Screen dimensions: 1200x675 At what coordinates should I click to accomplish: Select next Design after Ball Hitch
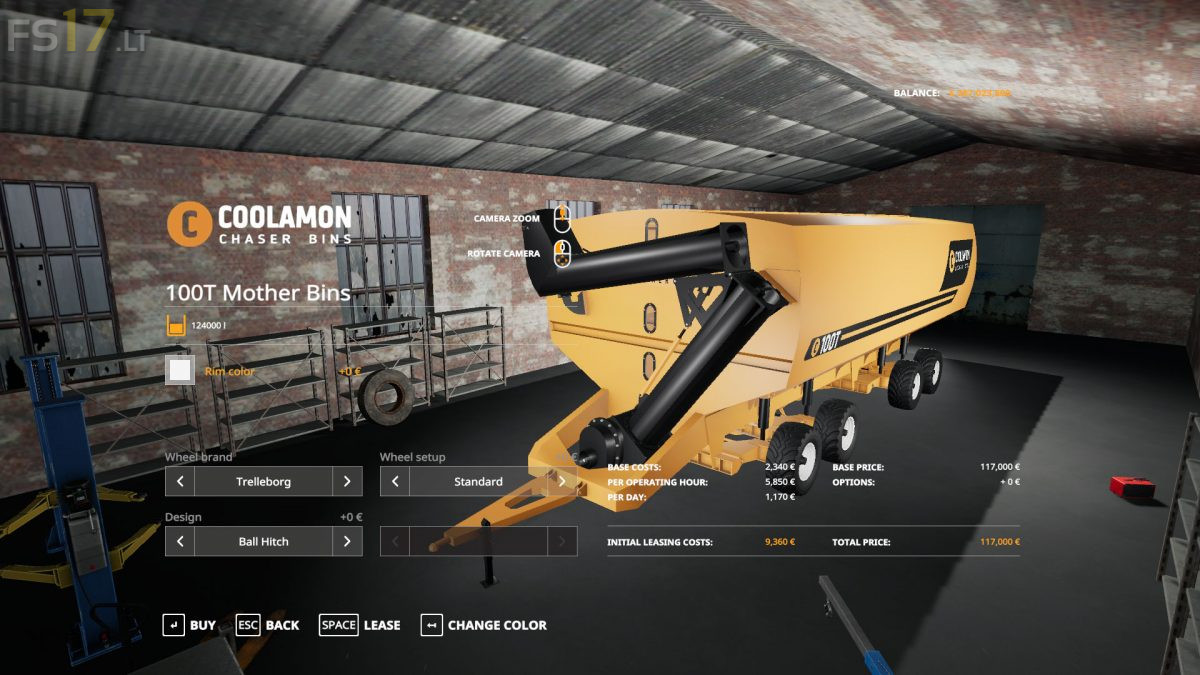[x=347, y=541]
